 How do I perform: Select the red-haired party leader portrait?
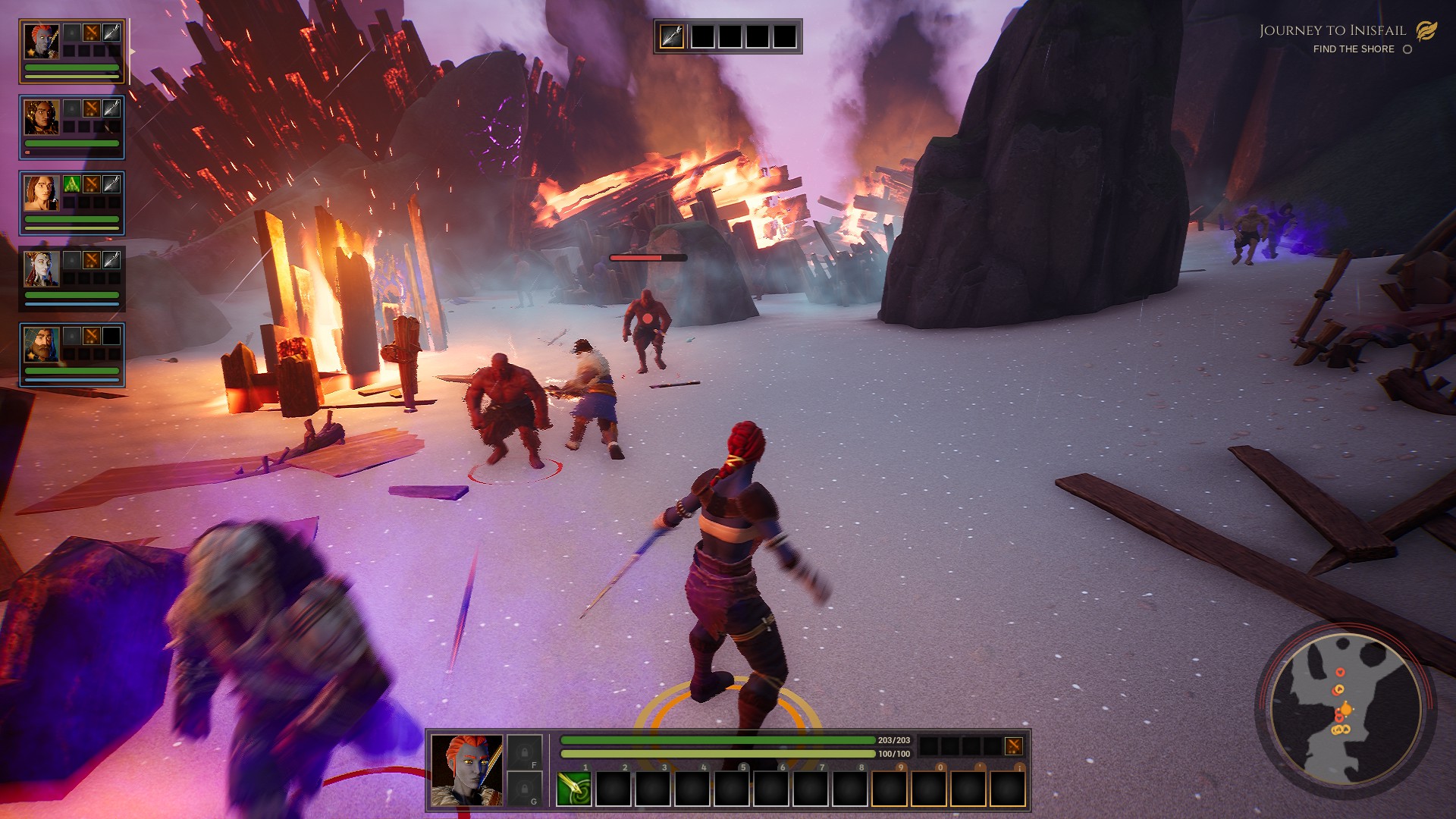pyautogui.click(x=41, y=41)
